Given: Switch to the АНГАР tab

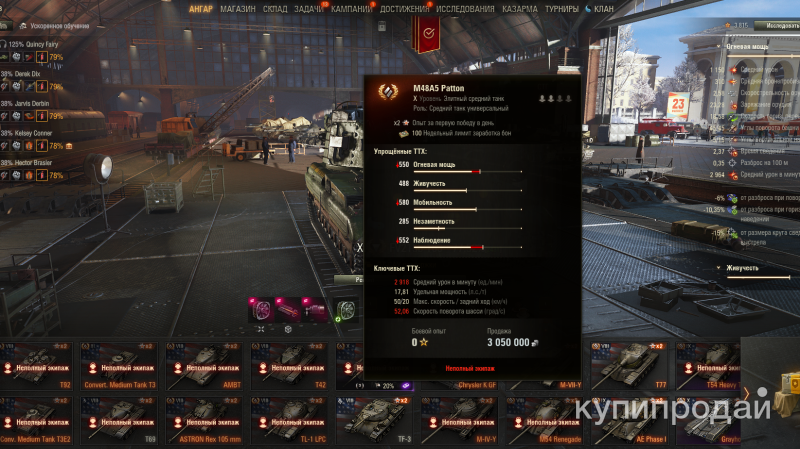Looking at the screenshot, I should pyautogui.click(x=200, y=8).
